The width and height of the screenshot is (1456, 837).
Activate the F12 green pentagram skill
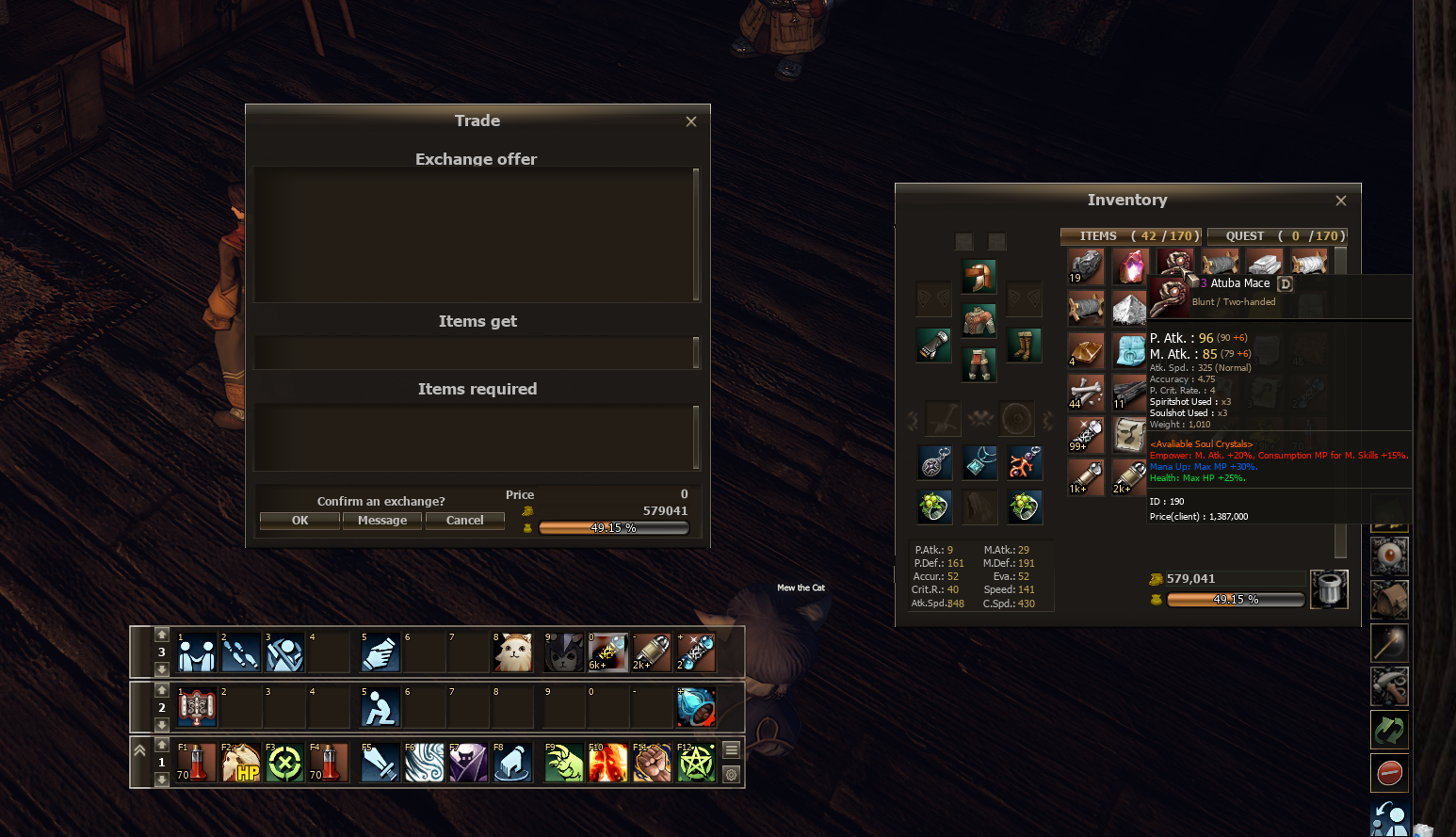point(697,763)
